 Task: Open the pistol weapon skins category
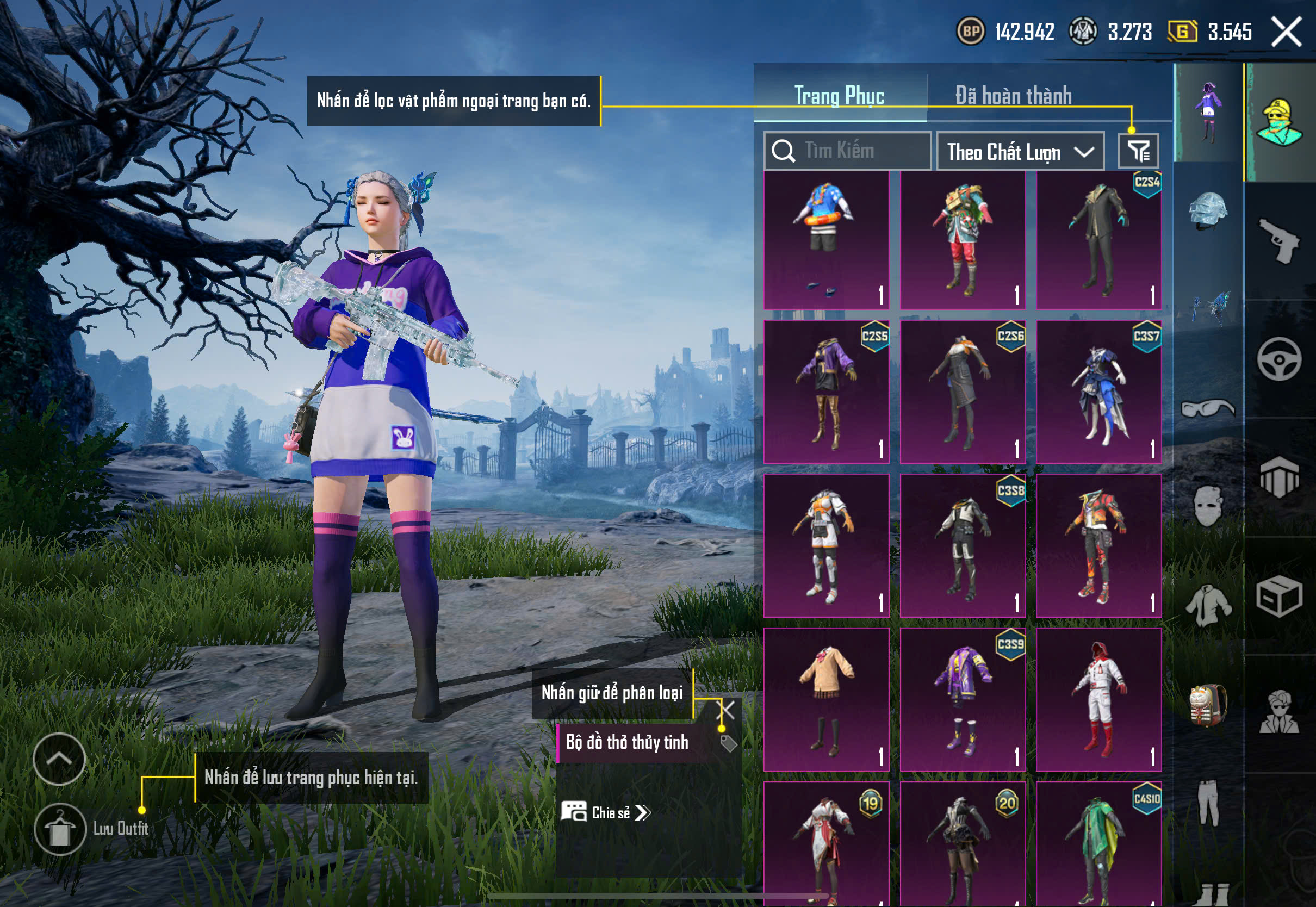tap(1279, 240)
